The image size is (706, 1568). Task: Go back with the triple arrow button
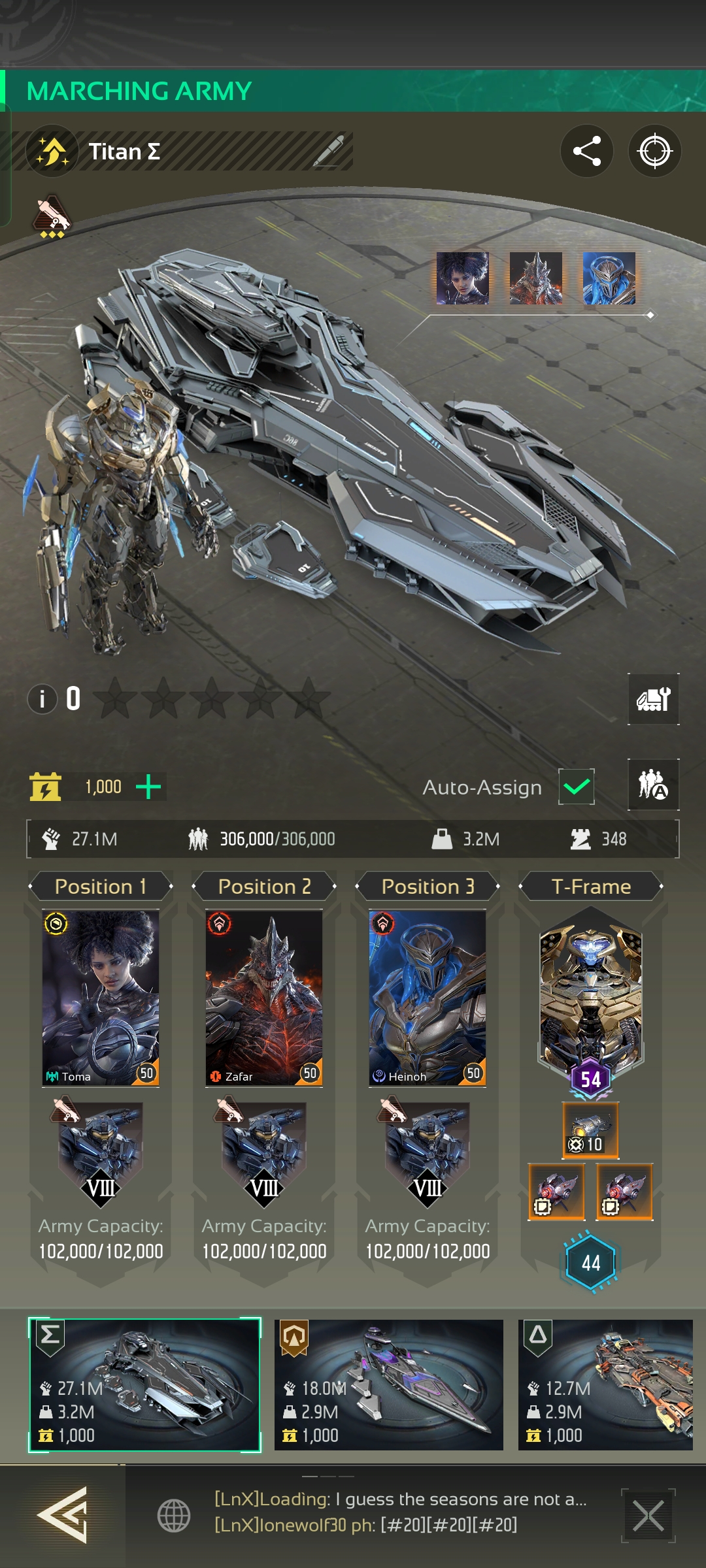point(63,1514)
